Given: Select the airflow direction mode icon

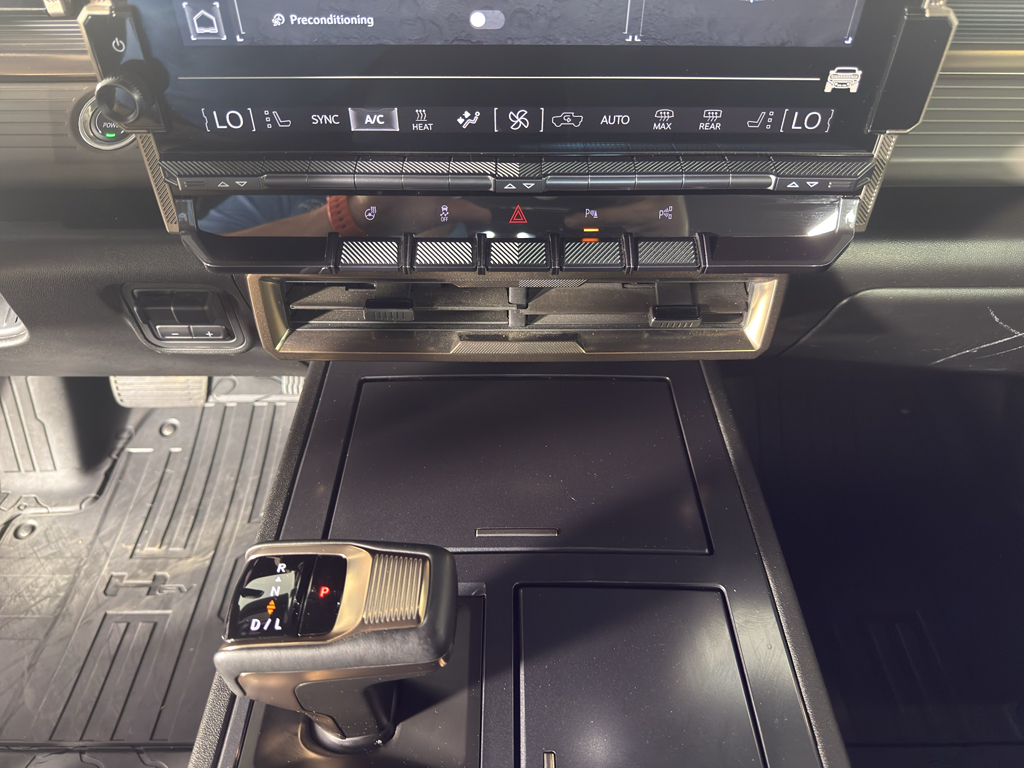Looking at the screenshot, I should 468,120.
